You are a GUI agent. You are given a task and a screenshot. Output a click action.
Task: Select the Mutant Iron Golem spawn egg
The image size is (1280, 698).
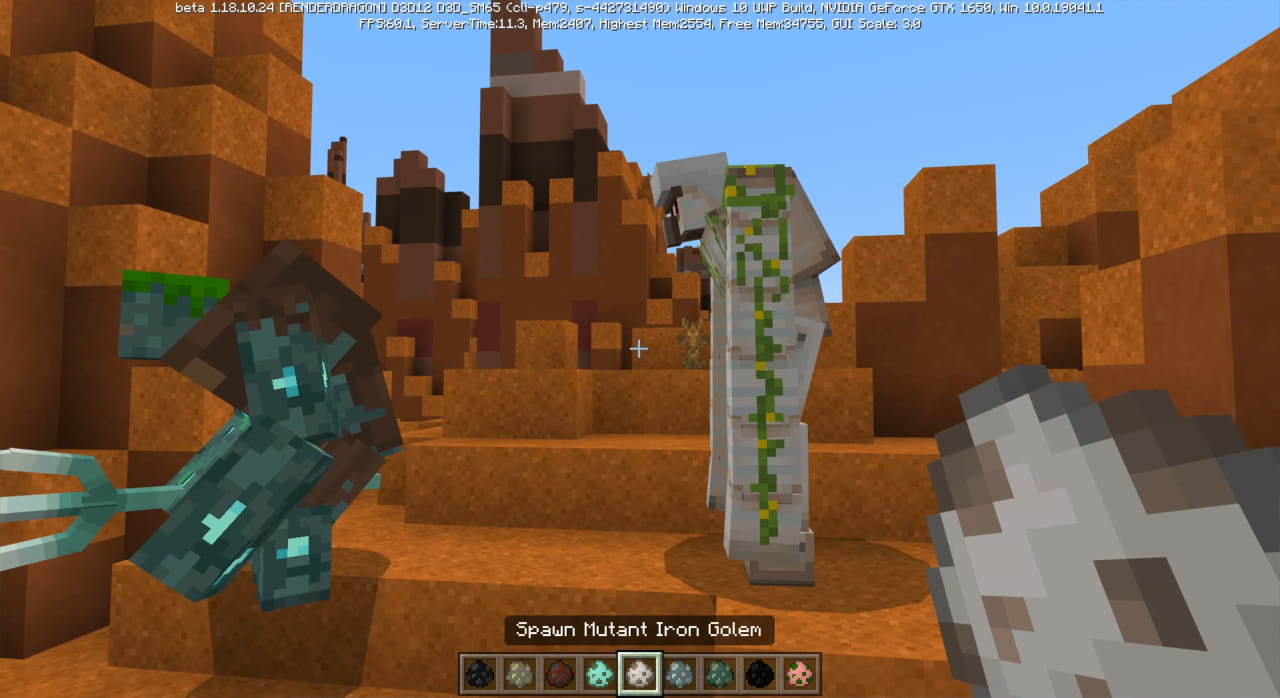(x=639, y=673)
